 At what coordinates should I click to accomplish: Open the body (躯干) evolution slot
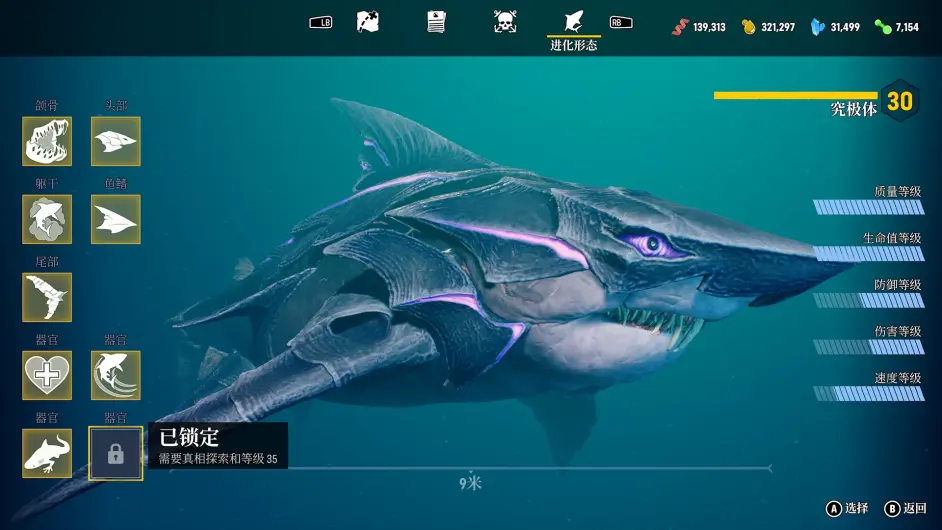pos(47,219)
